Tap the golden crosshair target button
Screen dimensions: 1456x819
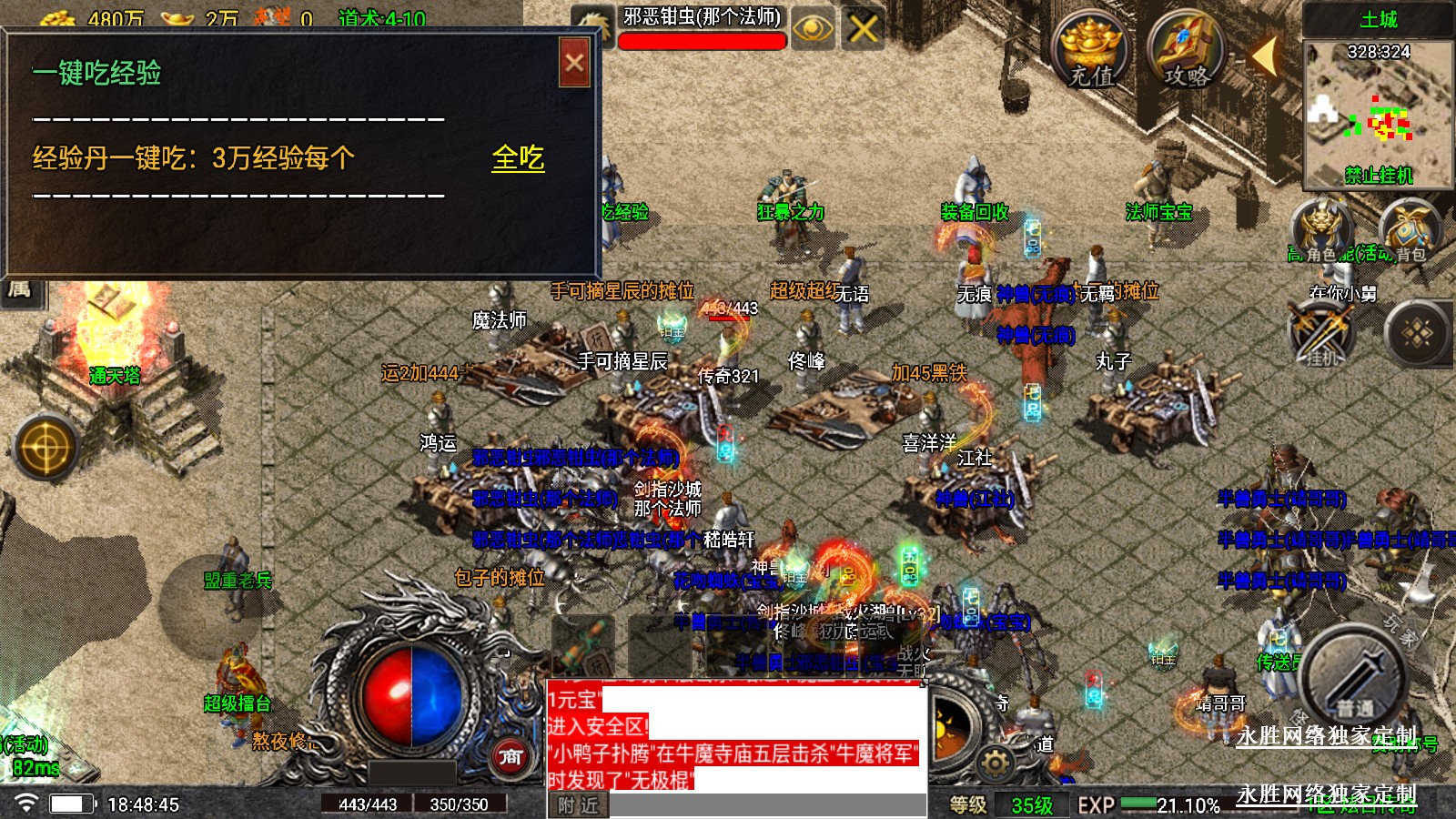pyautogui.click(x=45, y=448)
